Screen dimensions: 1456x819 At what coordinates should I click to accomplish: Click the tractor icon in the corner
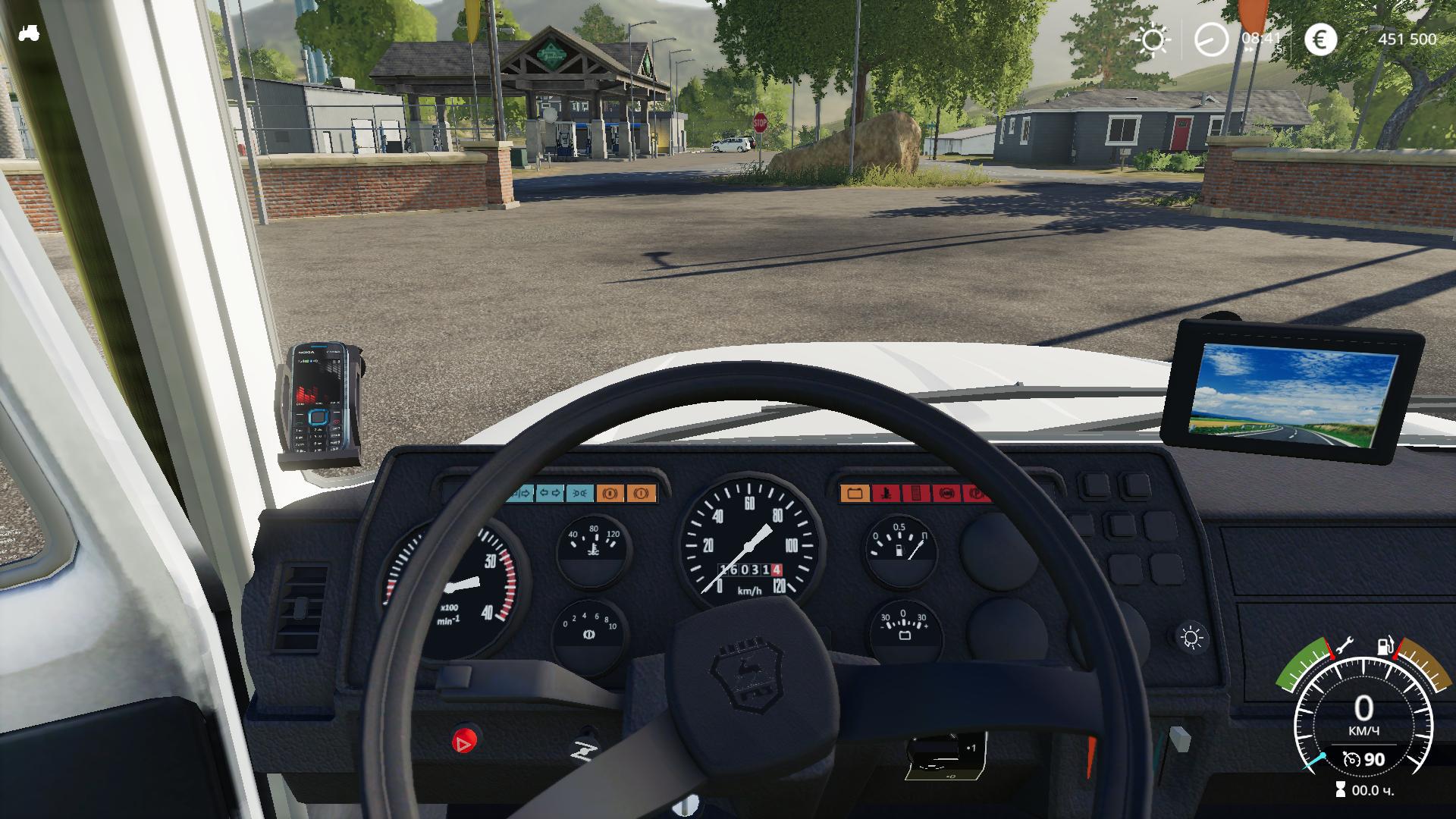click(29, 33)
